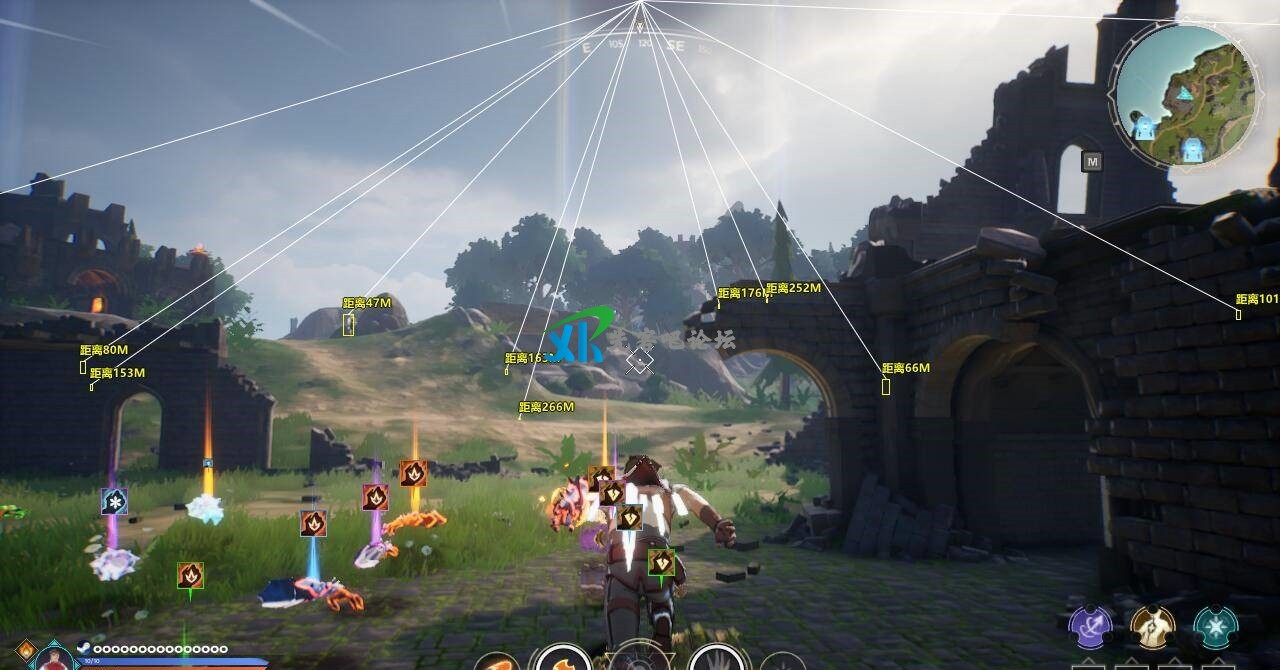Click the orange flame diamond class icon
The height and width of the screenshot is (670, 1280).
[x=25, y=650]
